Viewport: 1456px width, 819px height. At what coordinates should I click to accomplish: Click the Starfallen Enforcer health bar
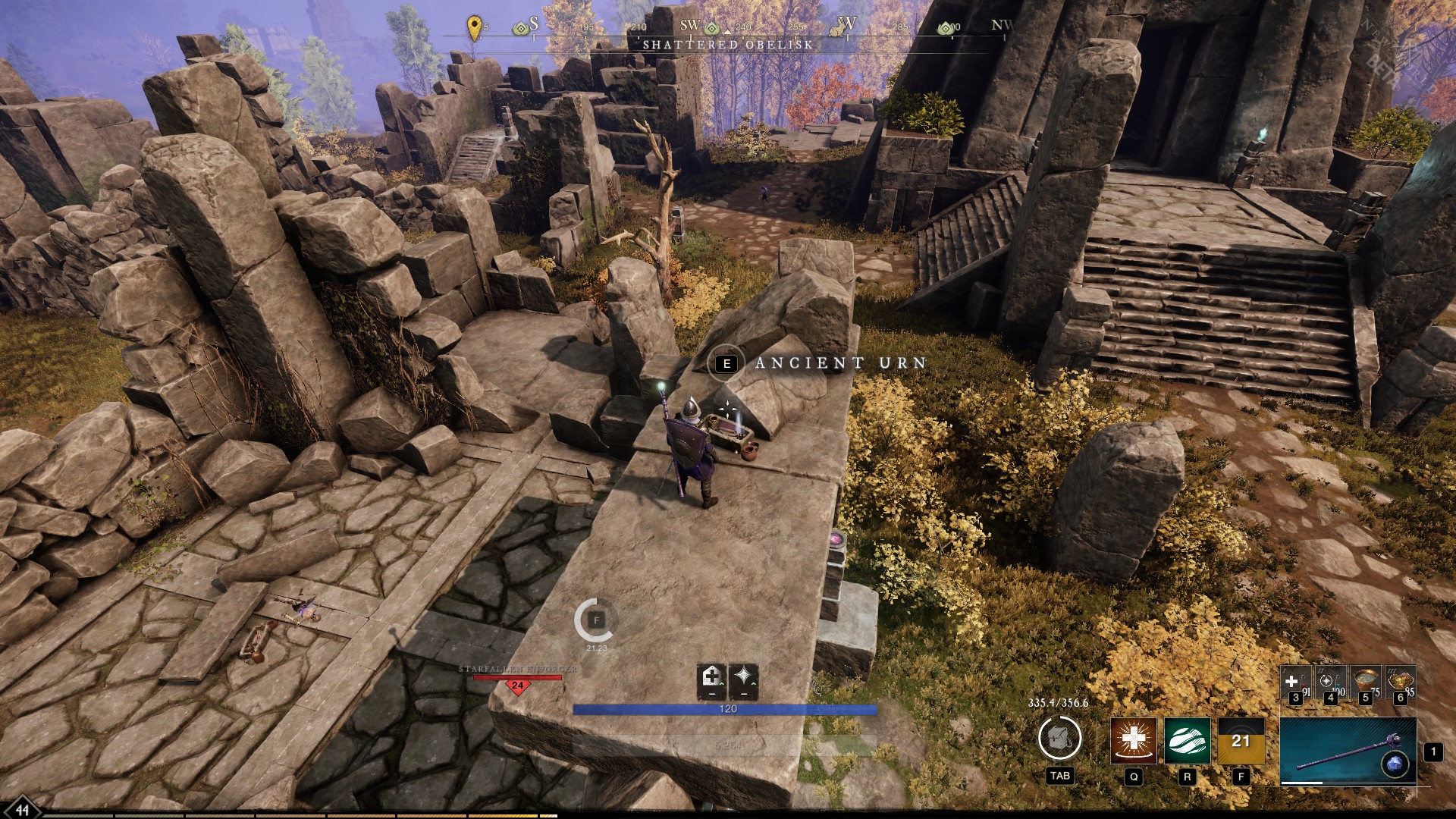pyautogui.click(x=518, y=677)
